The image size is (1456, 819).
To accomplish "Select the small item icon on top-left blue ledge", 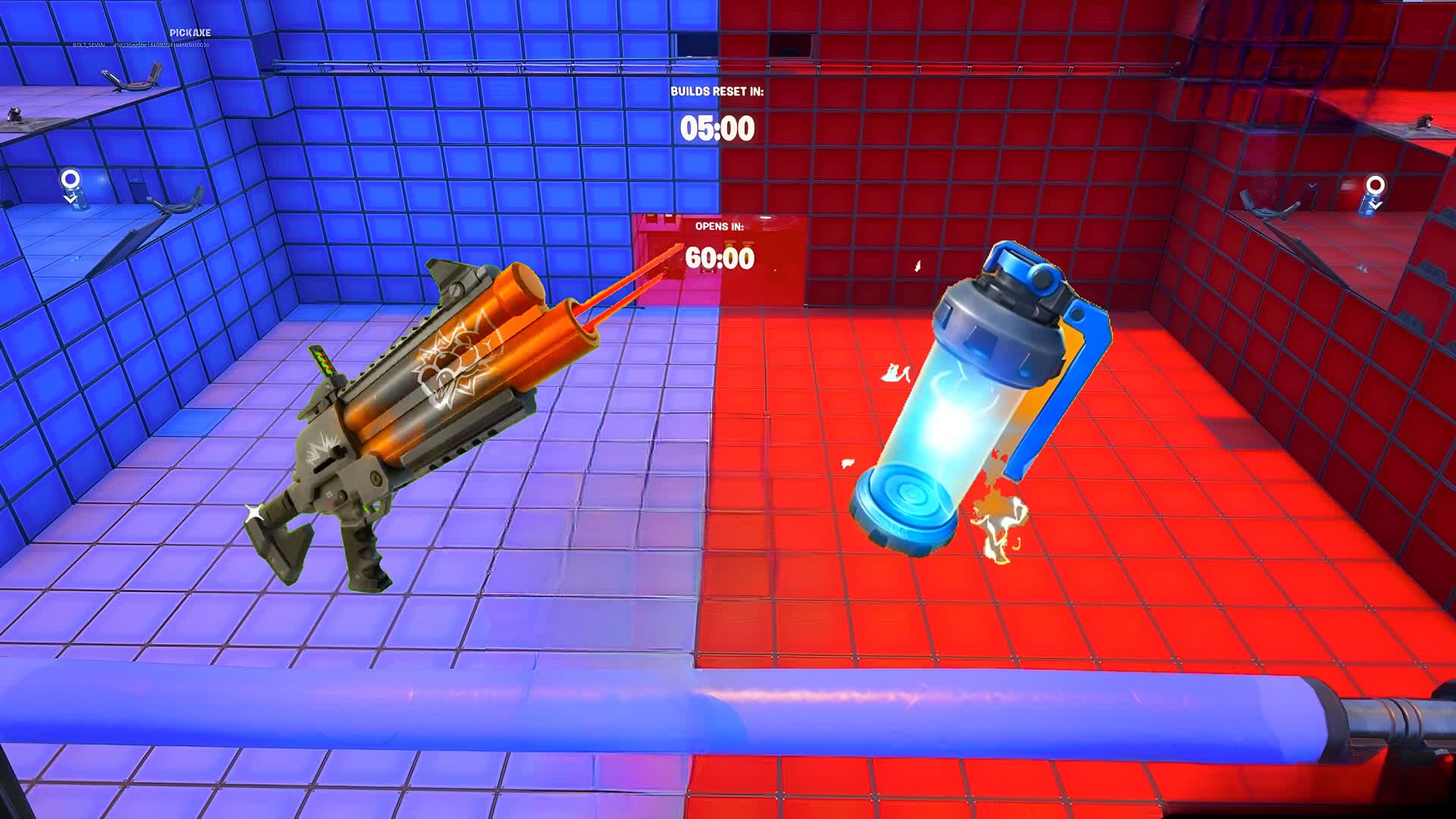I will [14, 115].
